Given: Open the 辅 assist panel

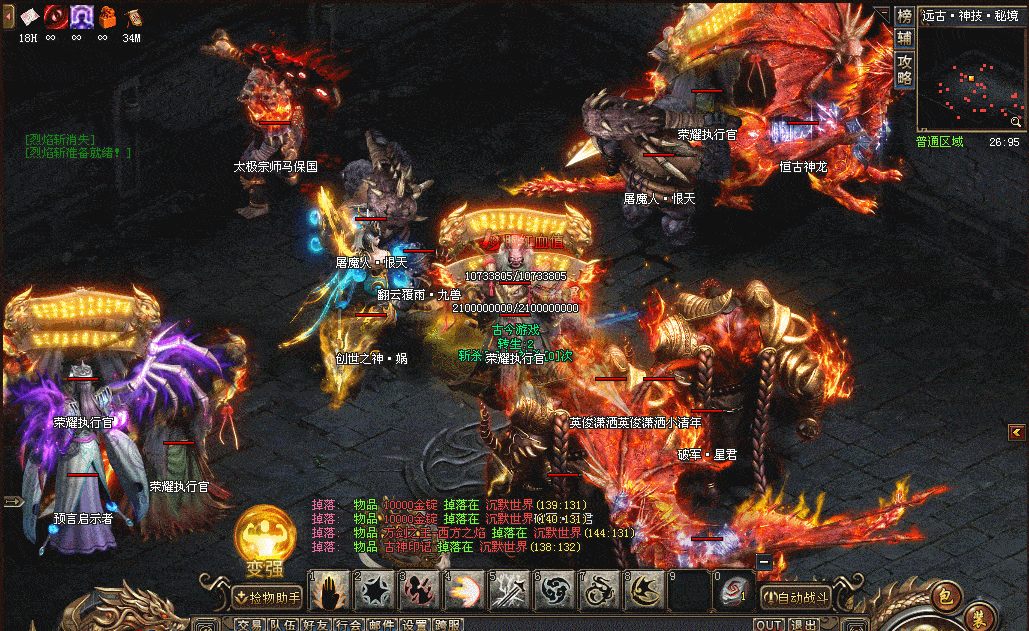Looking at the screenshot, I should point(904,38).
